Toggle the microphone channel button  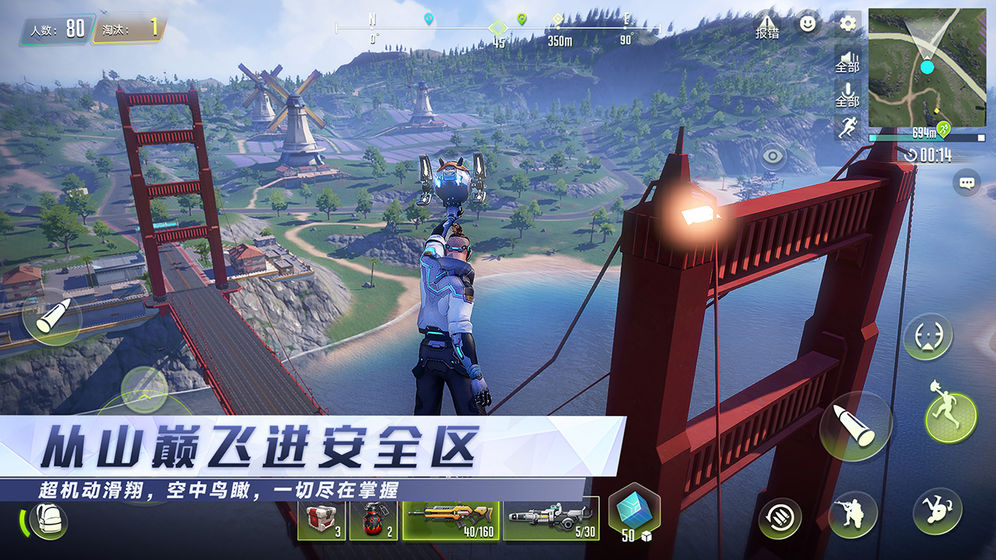[848, 95]
